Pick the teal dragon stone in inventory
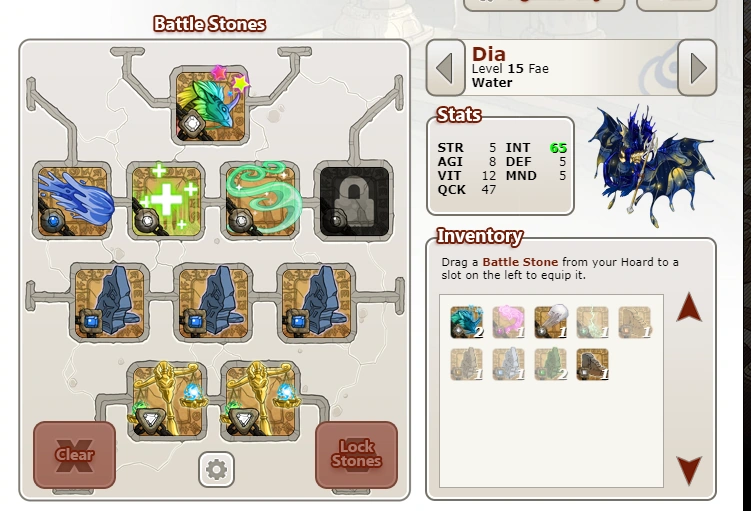This screenshot has height=511, width=751. coord(466,321)
